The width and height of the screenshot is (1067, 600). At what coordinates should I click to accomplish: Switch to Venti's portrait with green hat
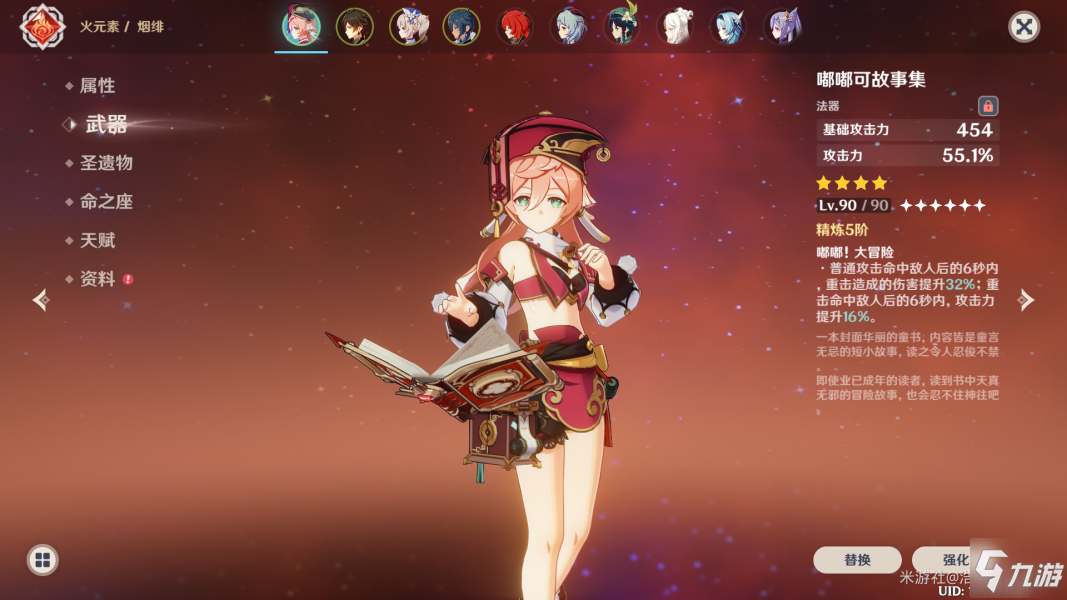(622, 27)
